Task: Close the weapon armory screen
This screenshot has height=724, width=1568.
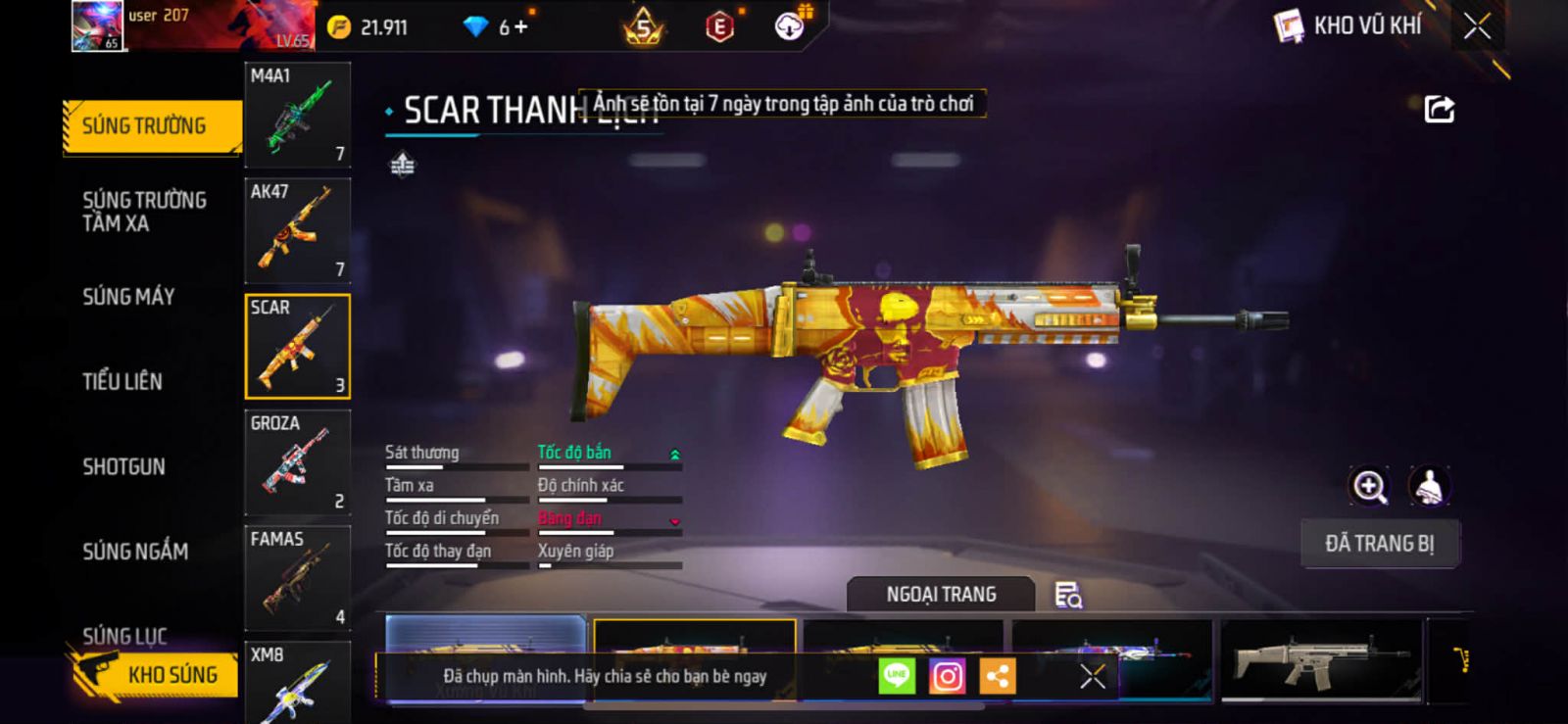Action: click(x=1477, y=26)
